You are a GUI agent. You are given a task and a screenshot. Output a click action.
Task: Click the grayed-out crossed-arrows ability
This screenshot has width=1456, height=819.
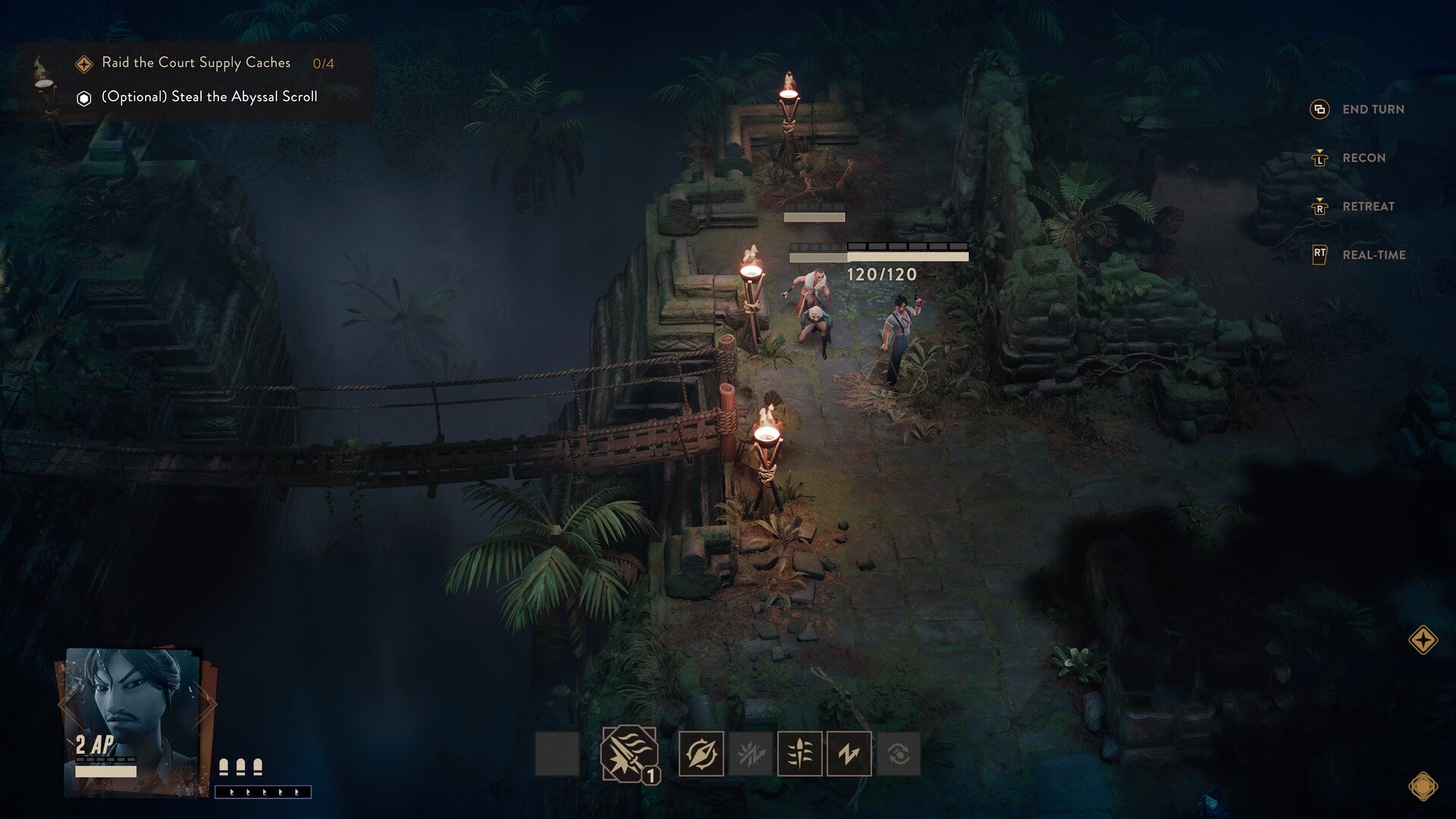[750, 753]
